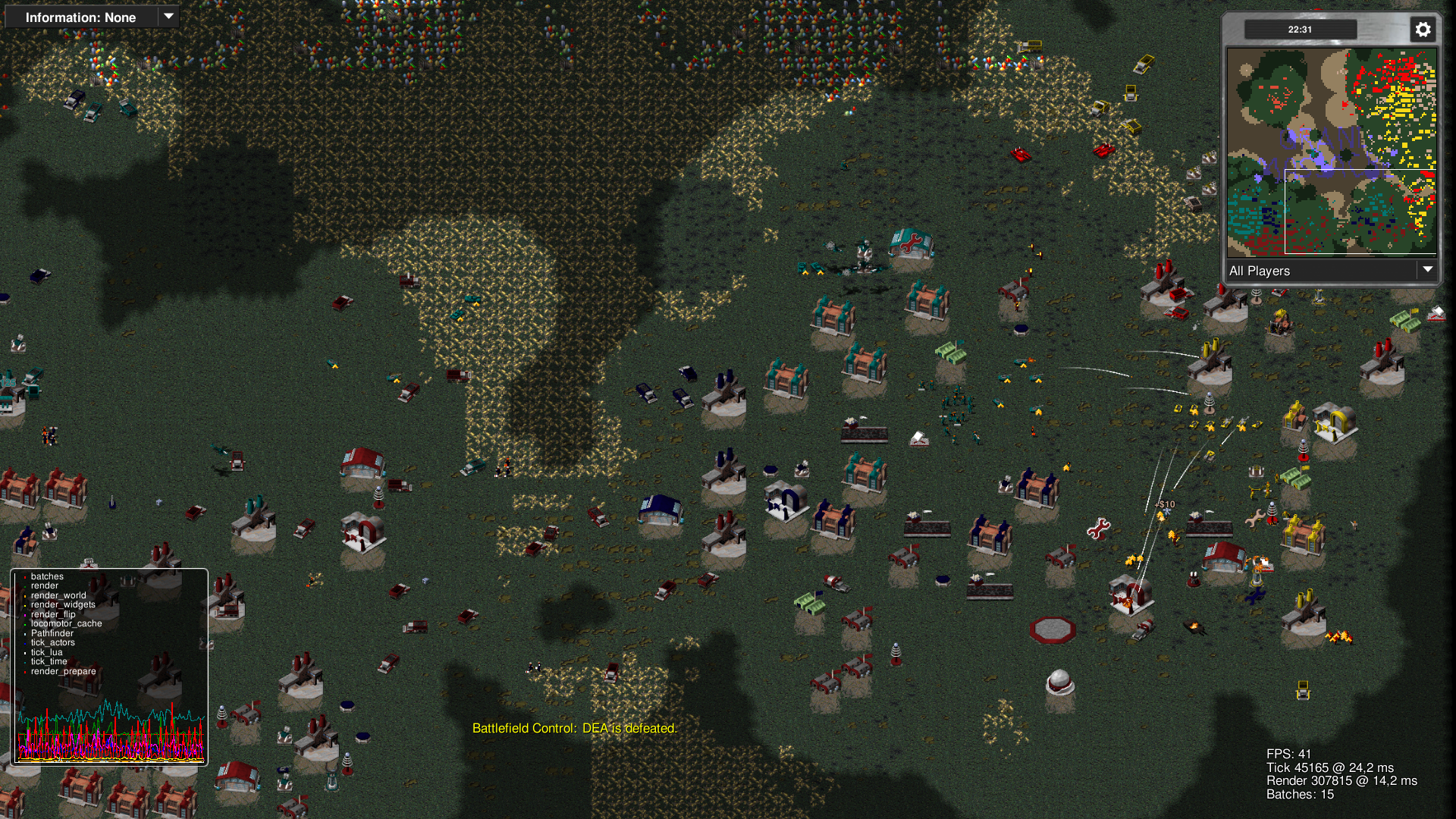Click on the radar minimap

tap(1332, 152)
